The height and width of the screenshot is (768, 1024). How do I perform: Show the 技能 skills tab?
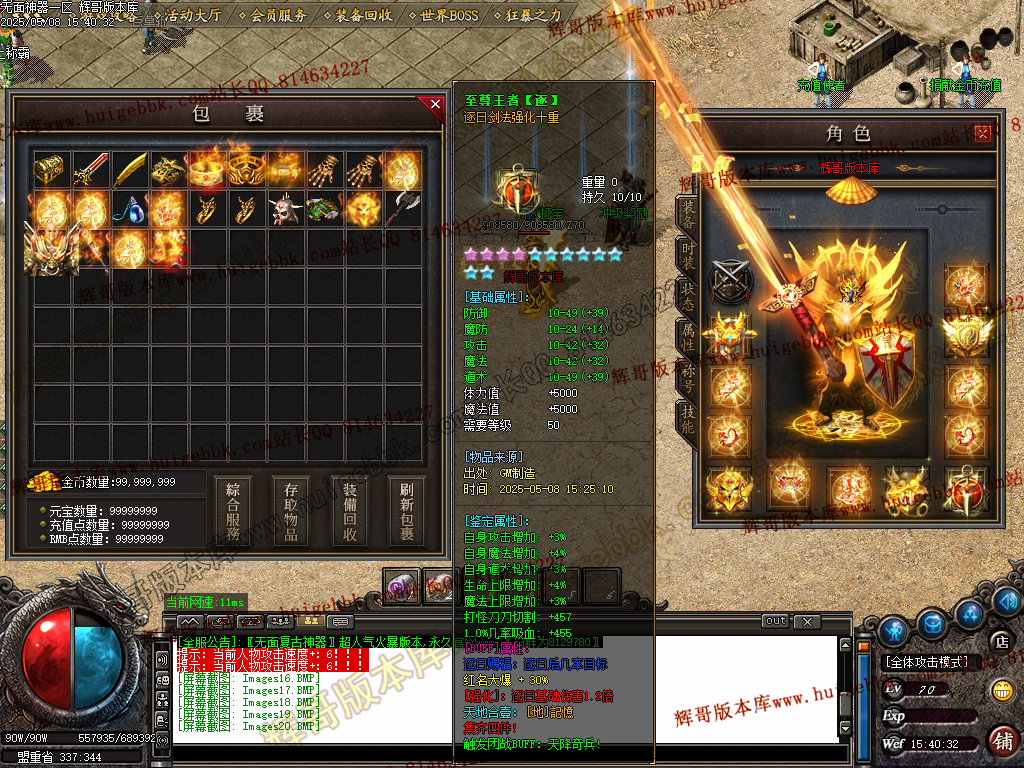(x=688, y=418)
